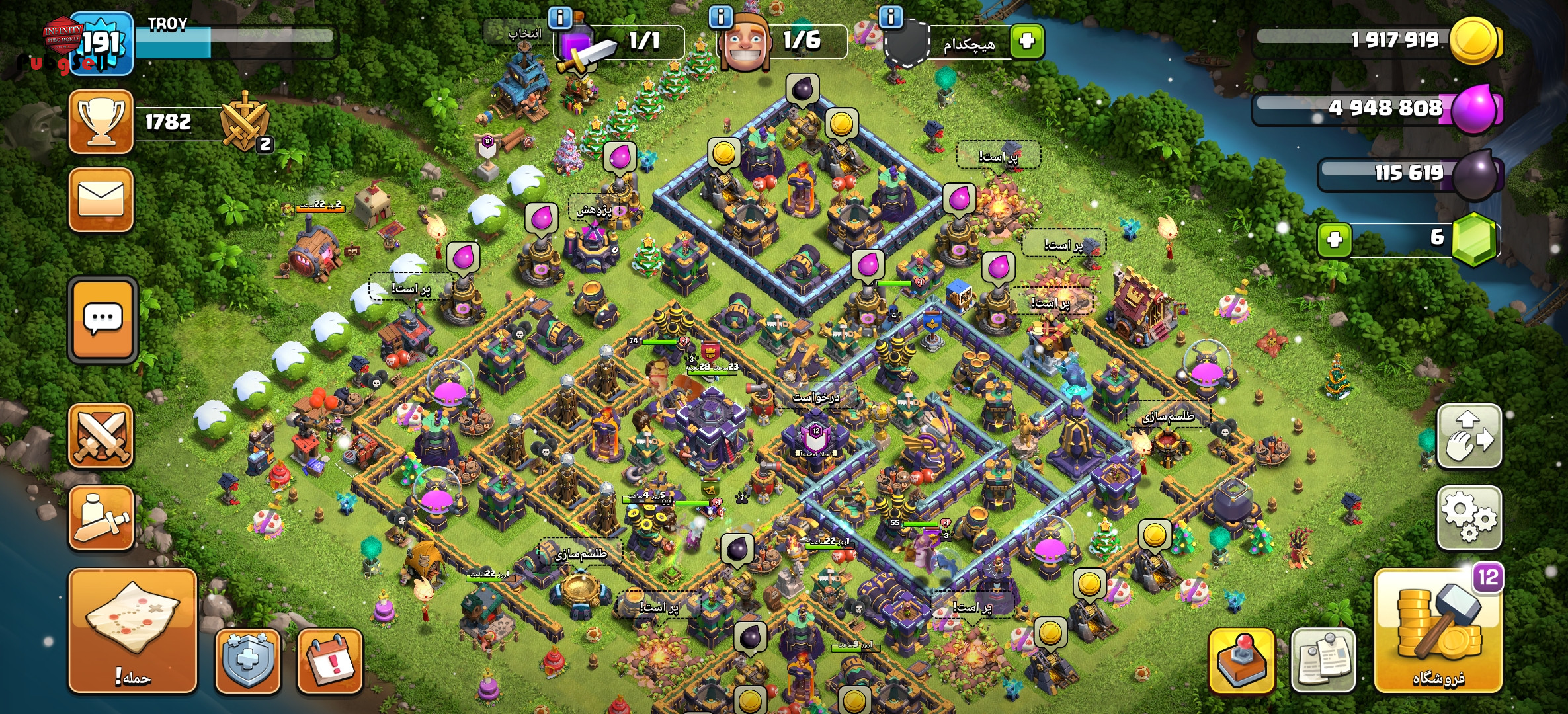
Task: Open the notes news button
Action: [1323, 660]
